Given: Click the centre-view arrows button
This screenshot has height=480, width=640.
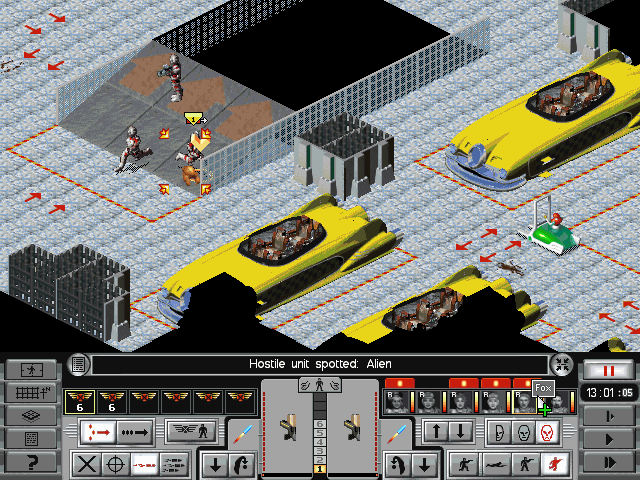Looking at the screenshot, I should (x=562, y=365).
